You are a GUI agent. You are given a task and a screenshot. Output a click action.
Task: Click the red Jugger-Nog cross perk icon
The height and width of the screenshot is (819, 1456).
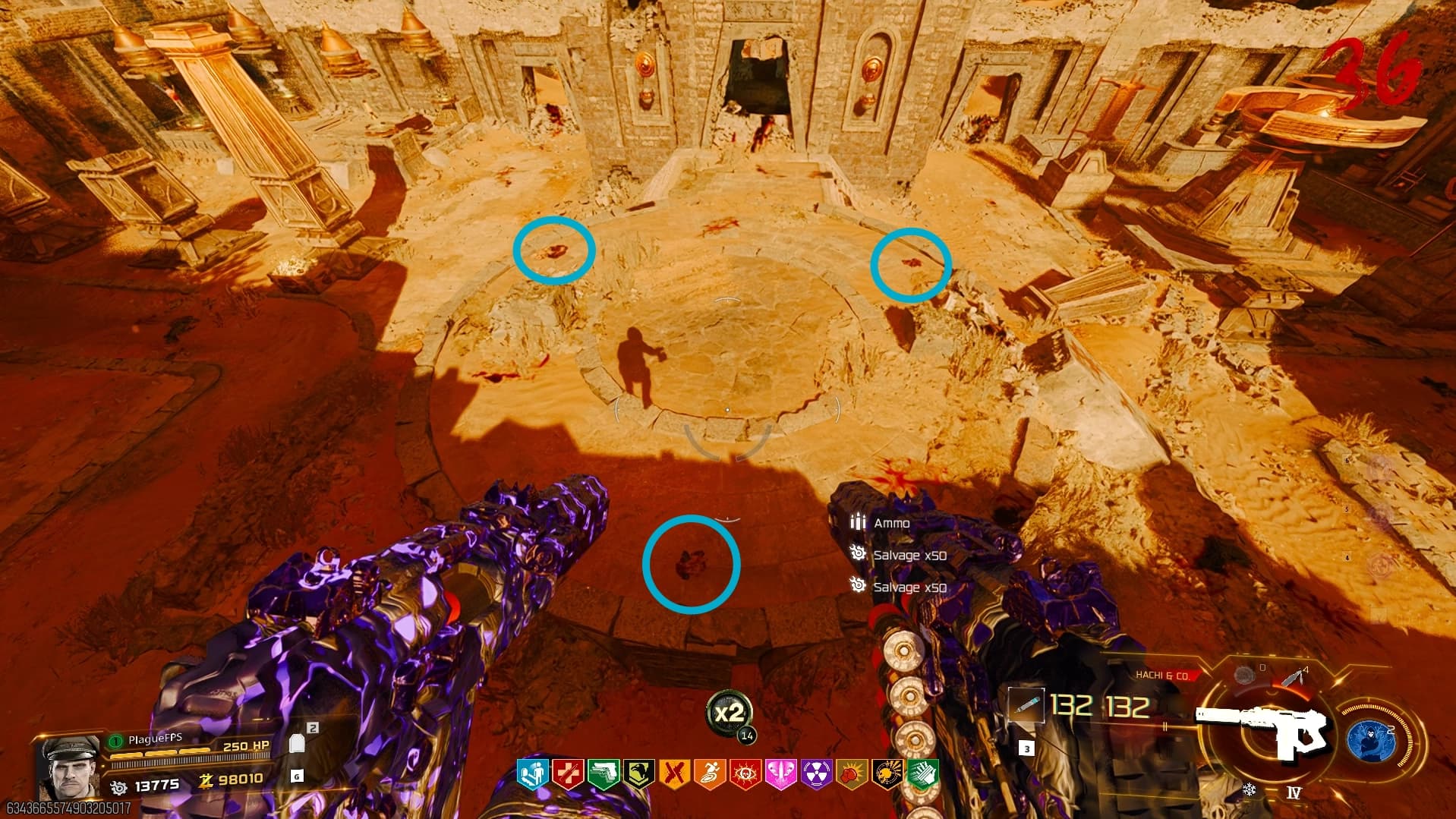tap(567, 774)
